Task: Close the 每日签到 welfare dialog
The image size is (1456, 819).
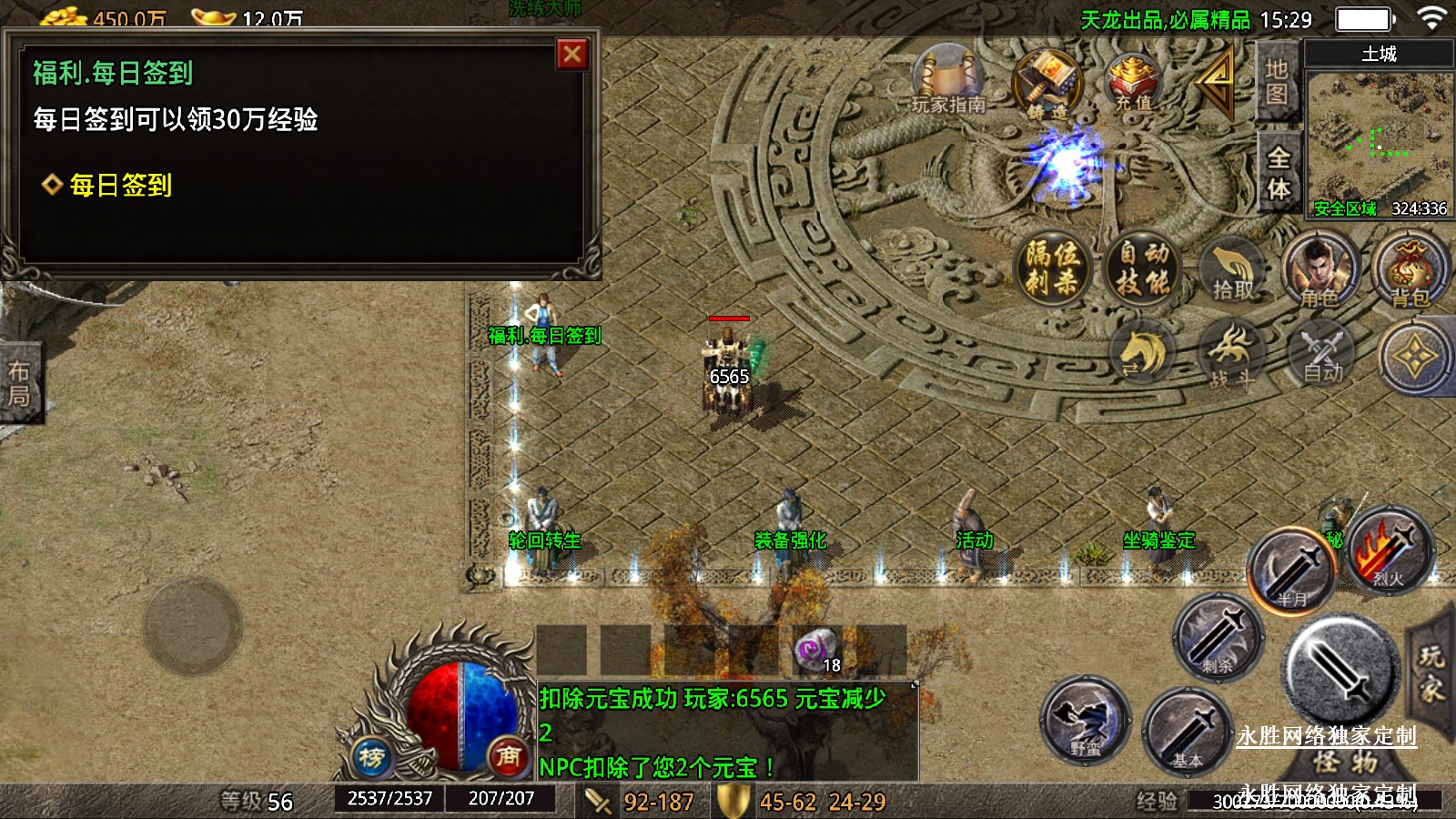Action: (x=572, y=55)
